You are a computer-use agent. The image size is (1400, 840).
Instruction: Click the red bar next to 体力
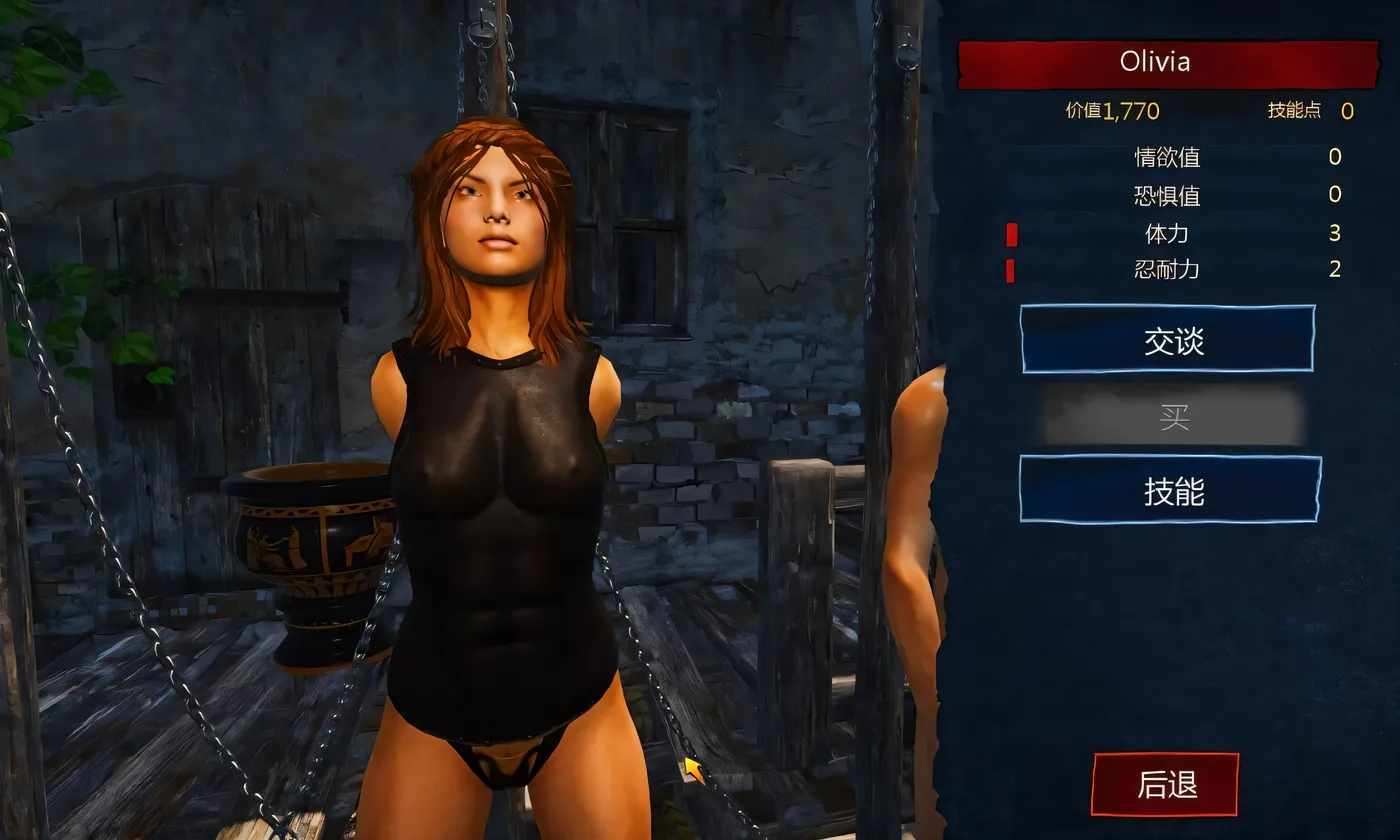(1012, 233)
